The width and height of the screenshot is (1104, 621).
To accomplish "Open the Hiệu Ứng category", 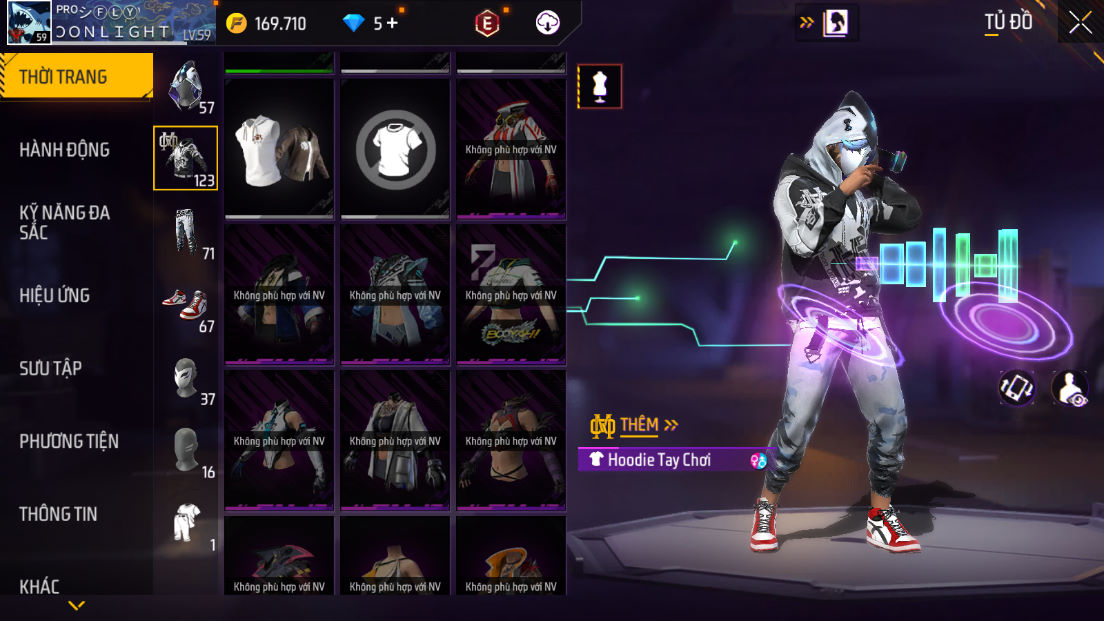I will [55, 295].
